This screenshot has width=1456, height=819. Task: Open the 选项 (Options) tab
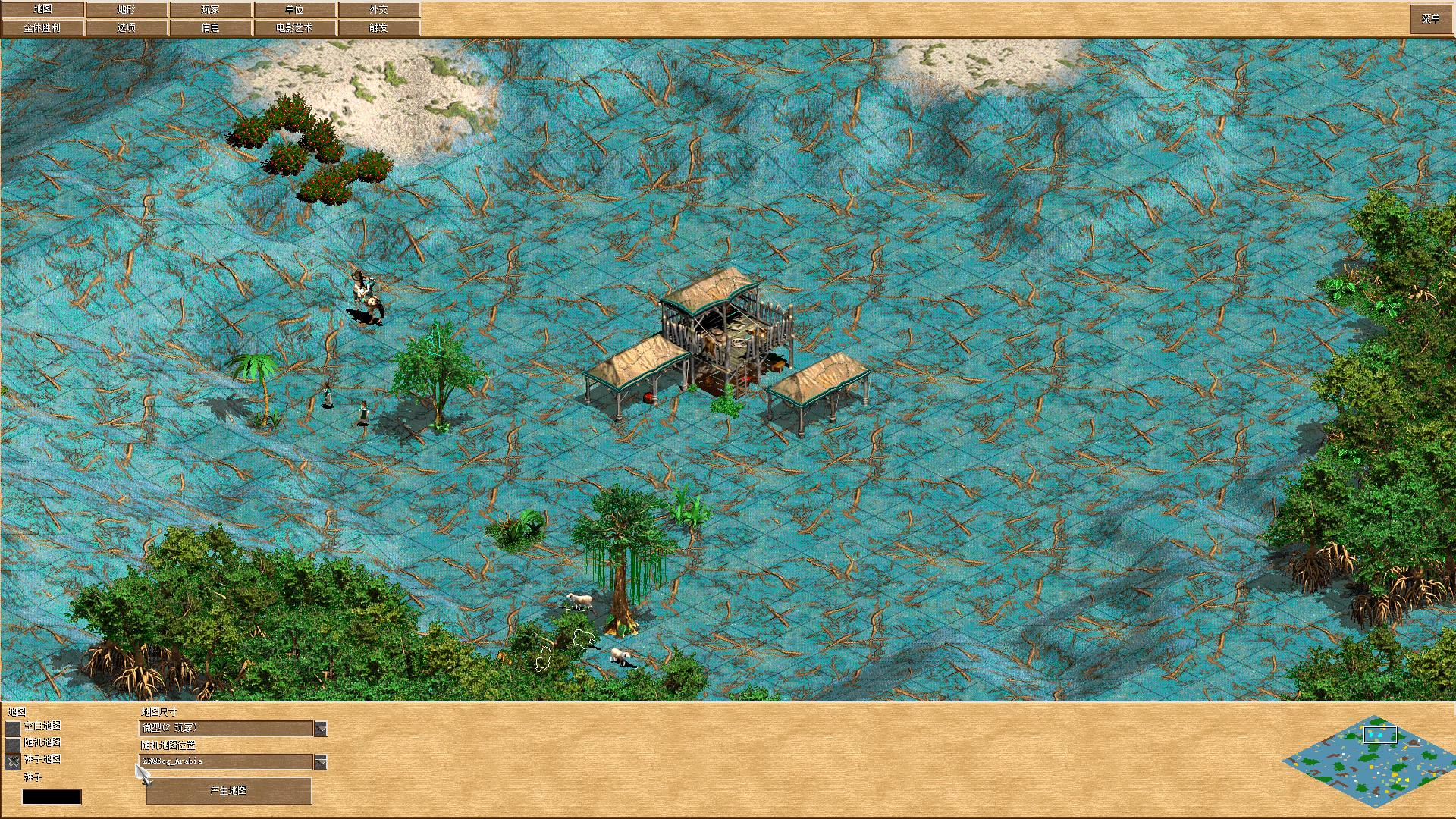point(127,27)
